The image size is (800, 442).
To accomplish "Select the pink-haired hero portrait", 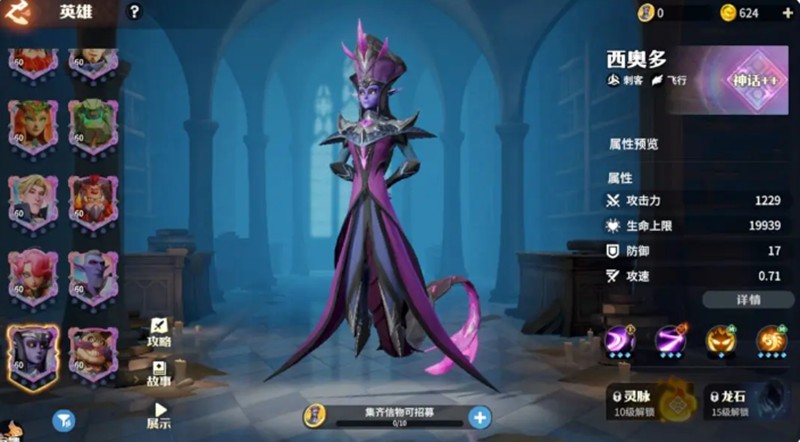I will tap(33, 275).
